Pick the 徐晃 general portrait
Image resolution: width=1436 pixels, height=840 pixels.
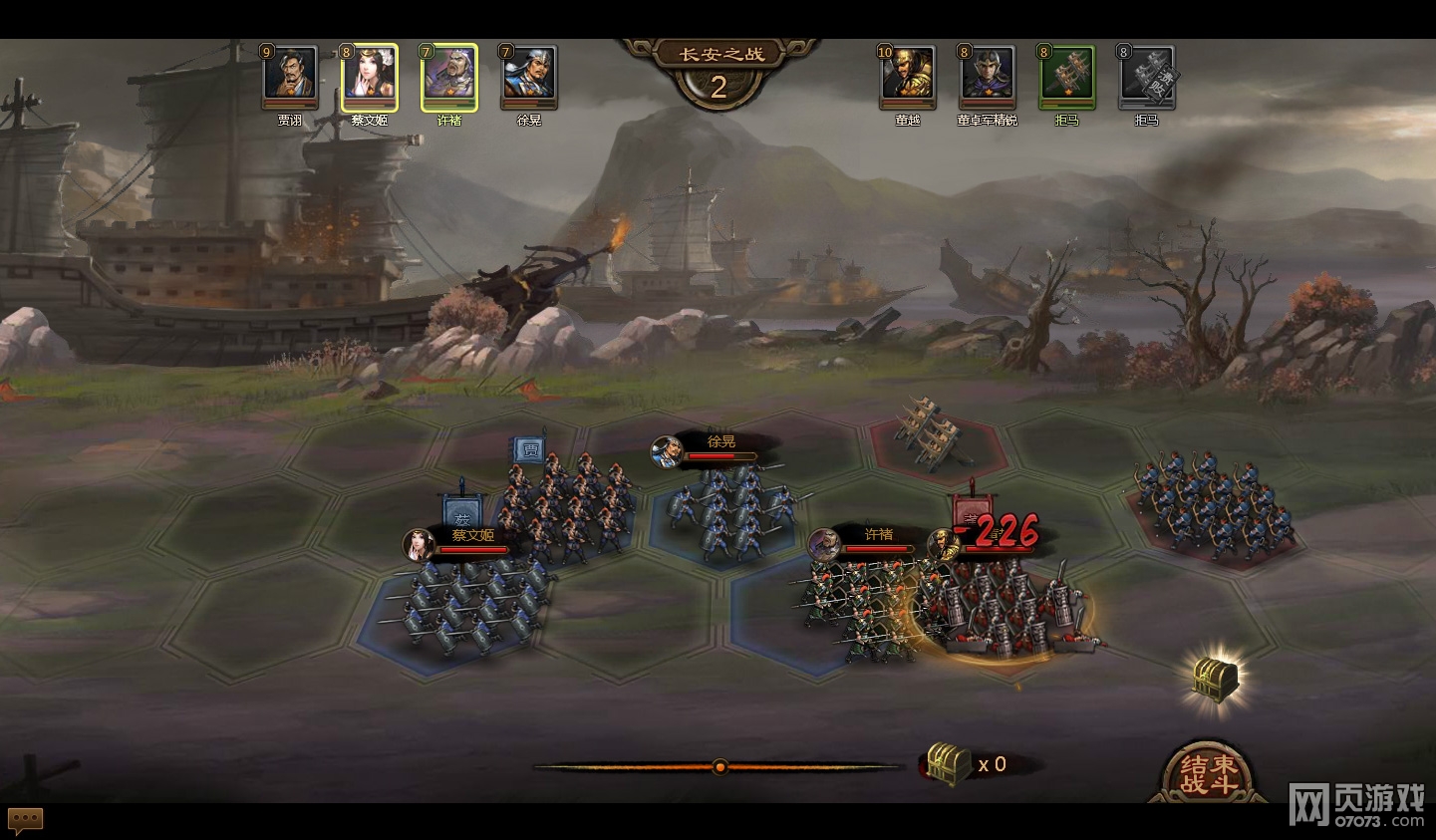529,76
